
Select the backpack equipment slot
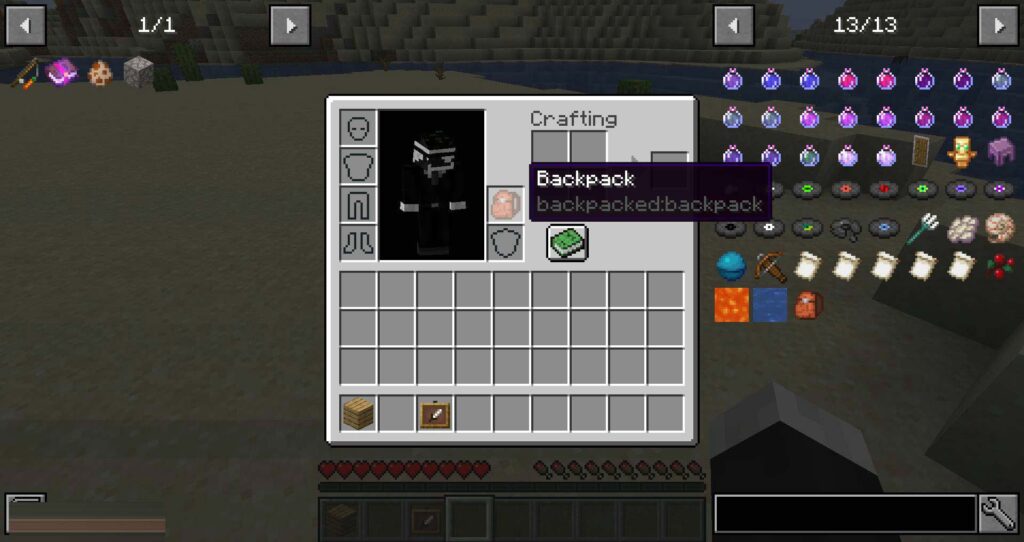pos(504,205)
